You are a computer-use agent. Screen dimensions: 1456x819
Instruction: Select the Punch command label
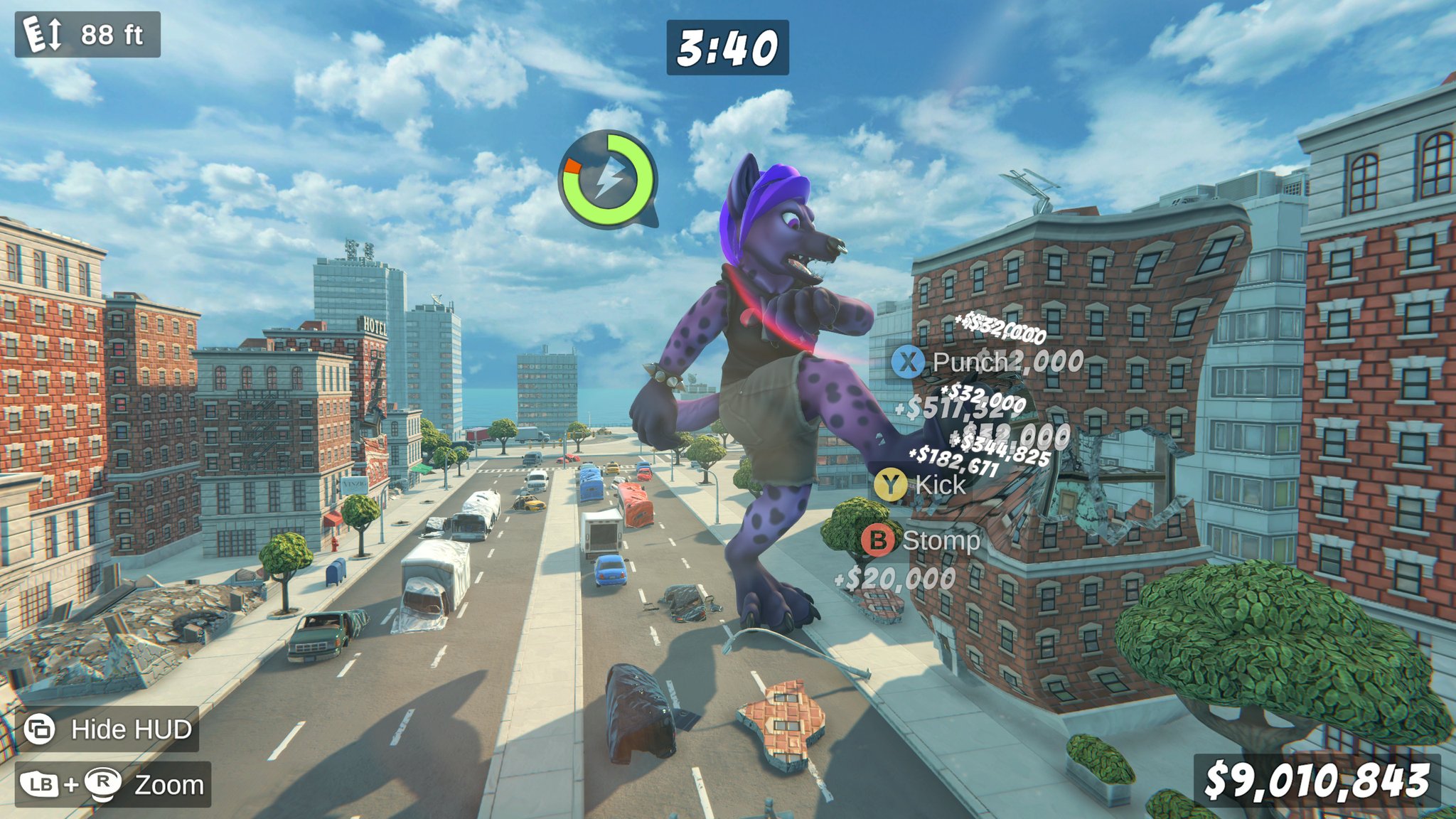(x=972, y=362)
